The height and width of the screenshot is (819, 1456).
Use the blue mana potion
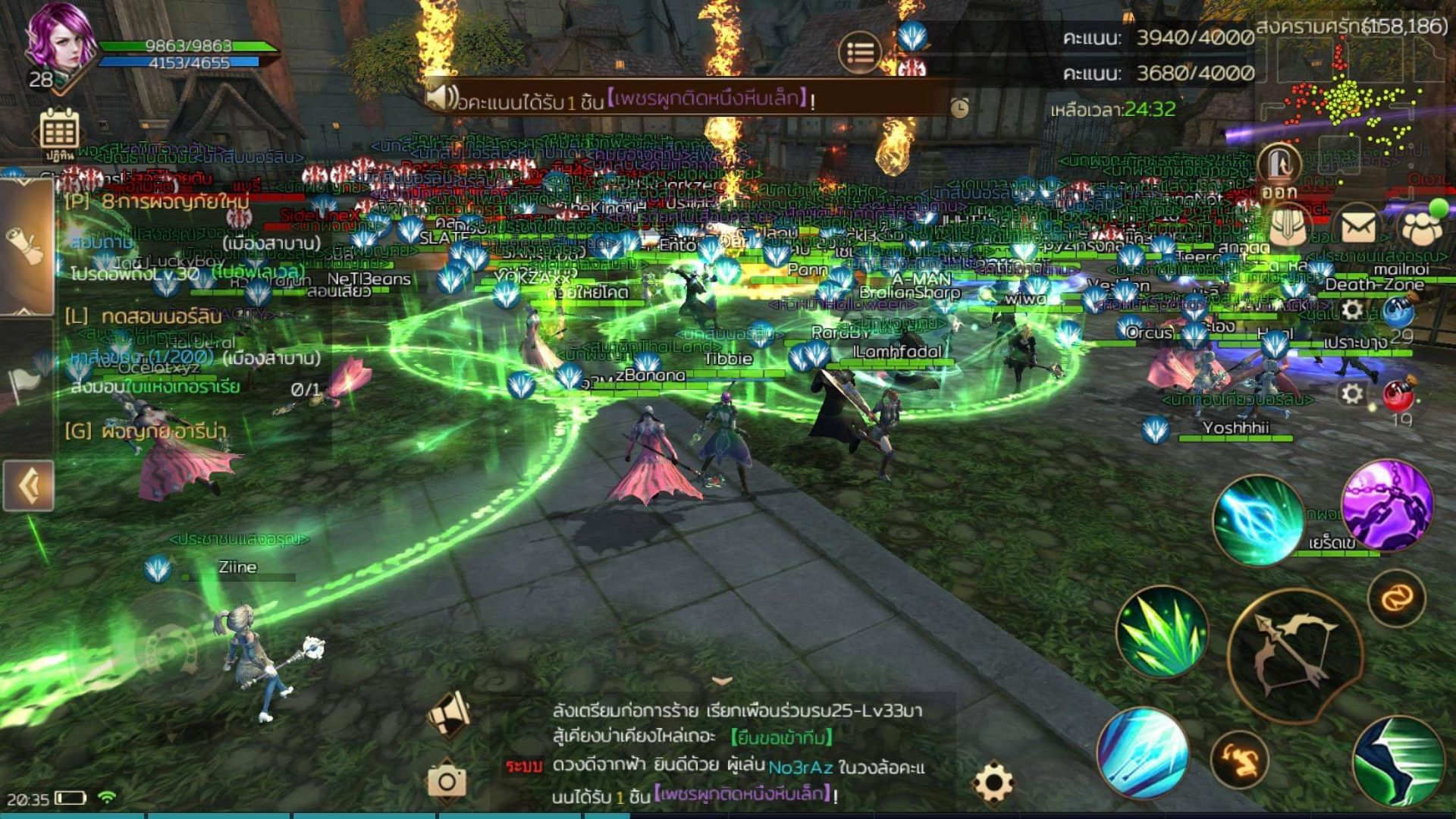[1400, 312]
